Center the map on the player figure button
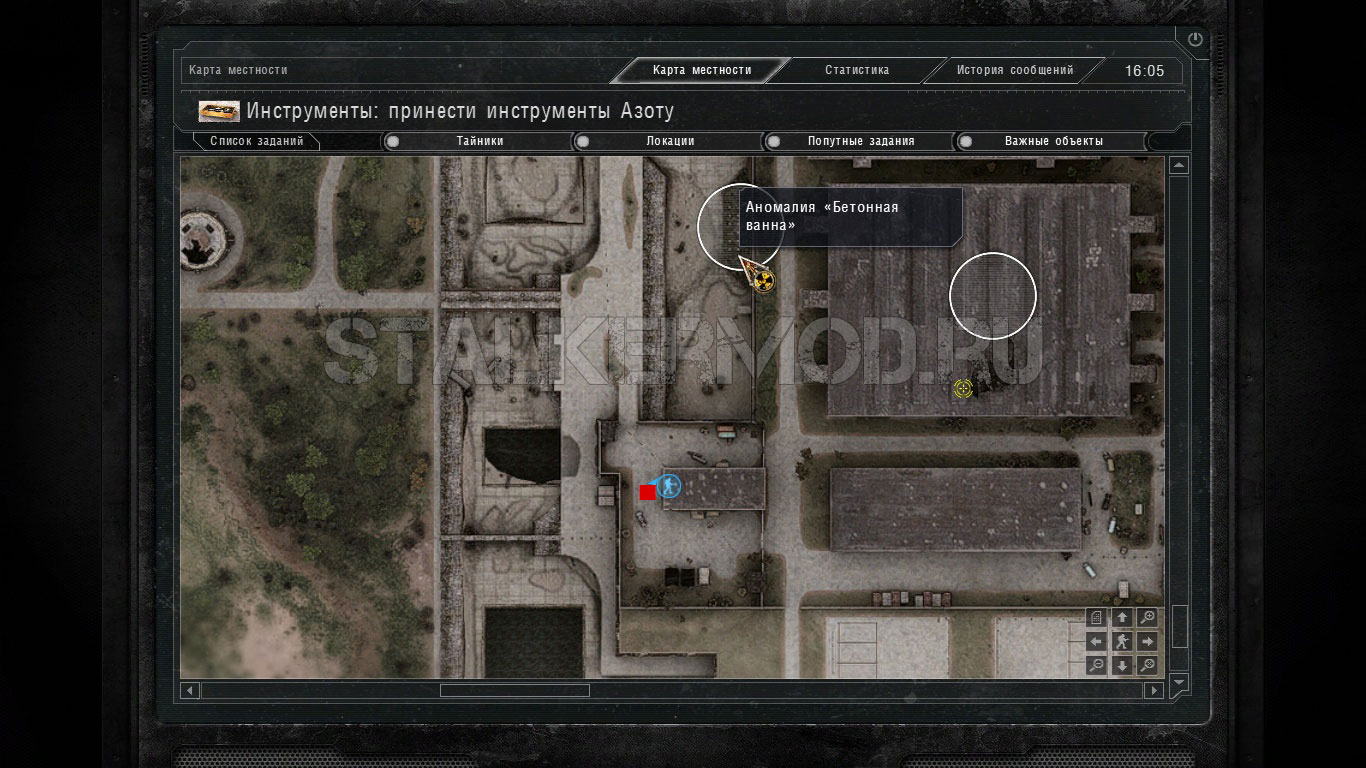 click(x=1122, y=641)
